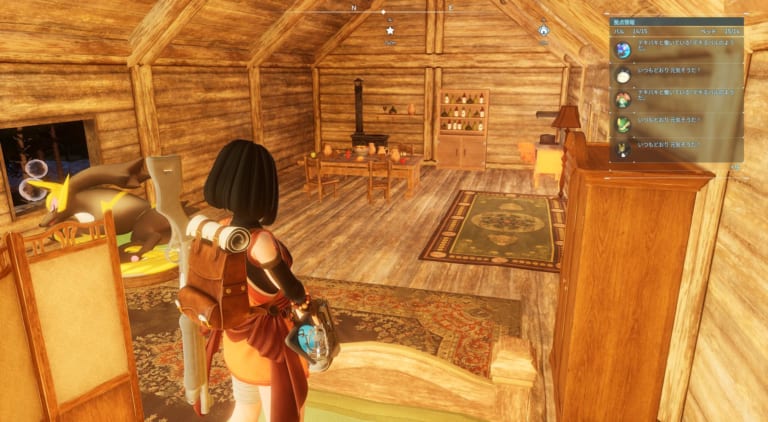Choose the white round Pal portrait
768x422 pixels.
623,75
